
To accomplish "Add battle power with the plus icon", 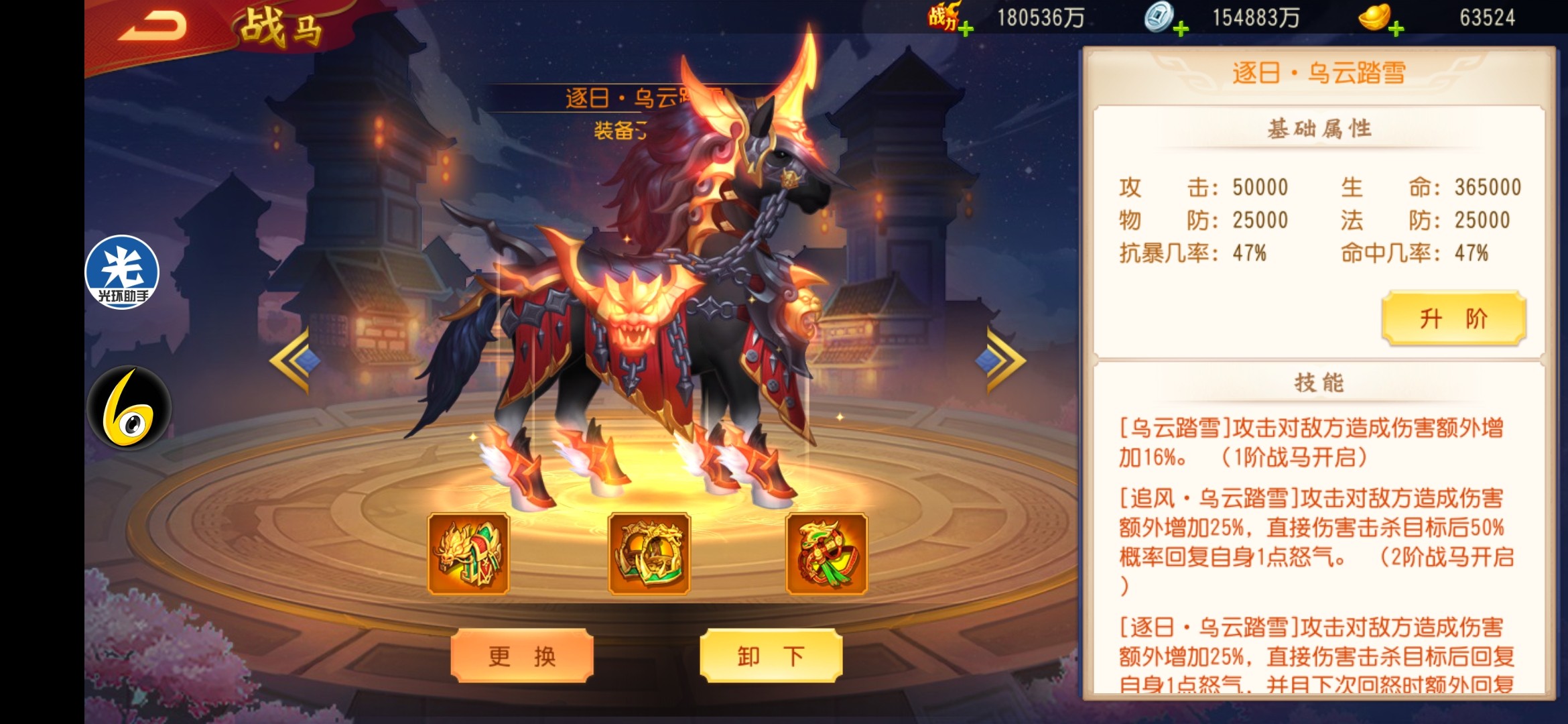I will (966, 29).
